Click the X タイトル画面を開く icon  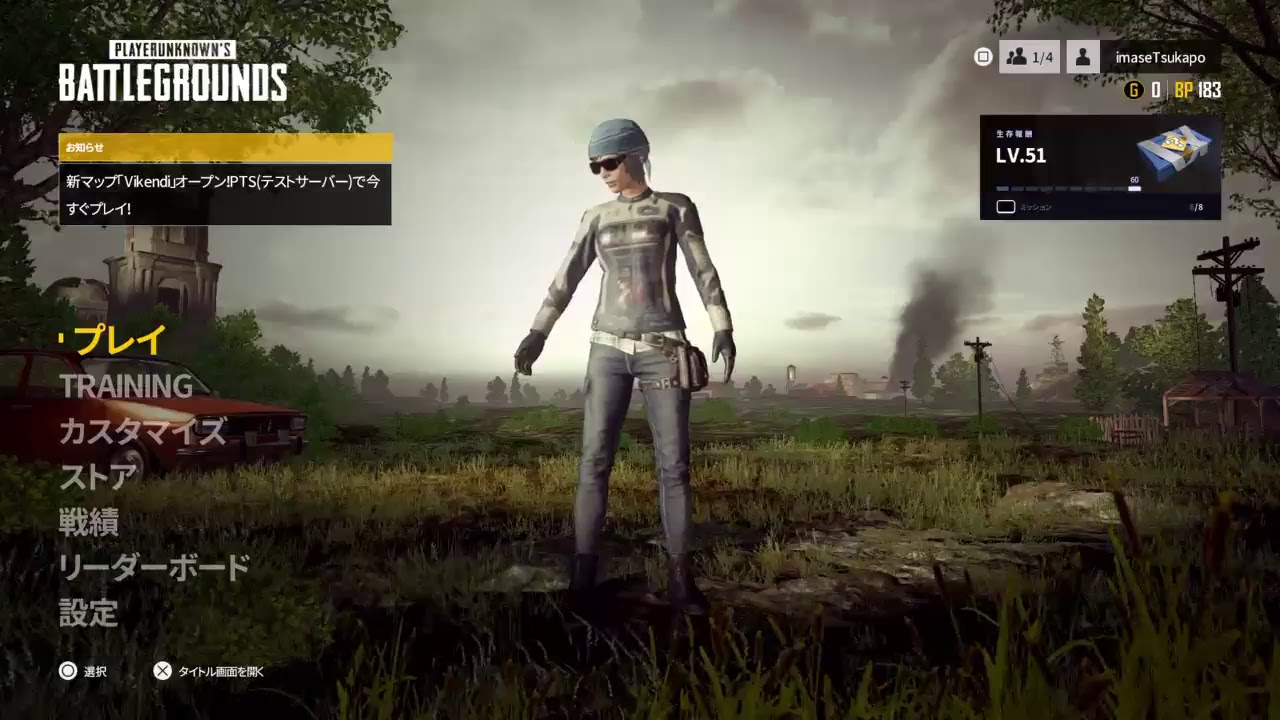point(160,671)
